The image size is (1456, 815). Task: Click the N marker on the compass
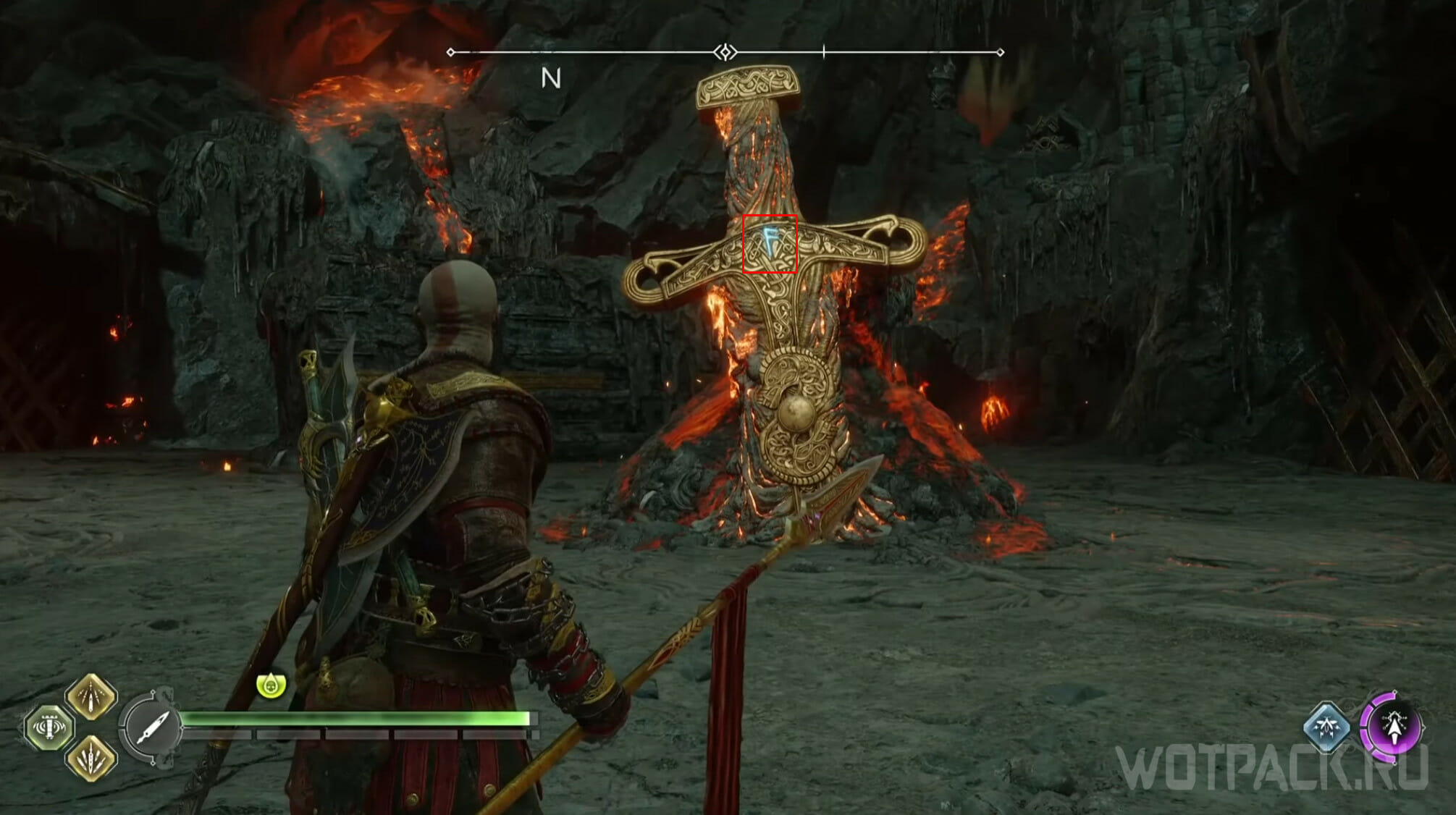point(551,78)
